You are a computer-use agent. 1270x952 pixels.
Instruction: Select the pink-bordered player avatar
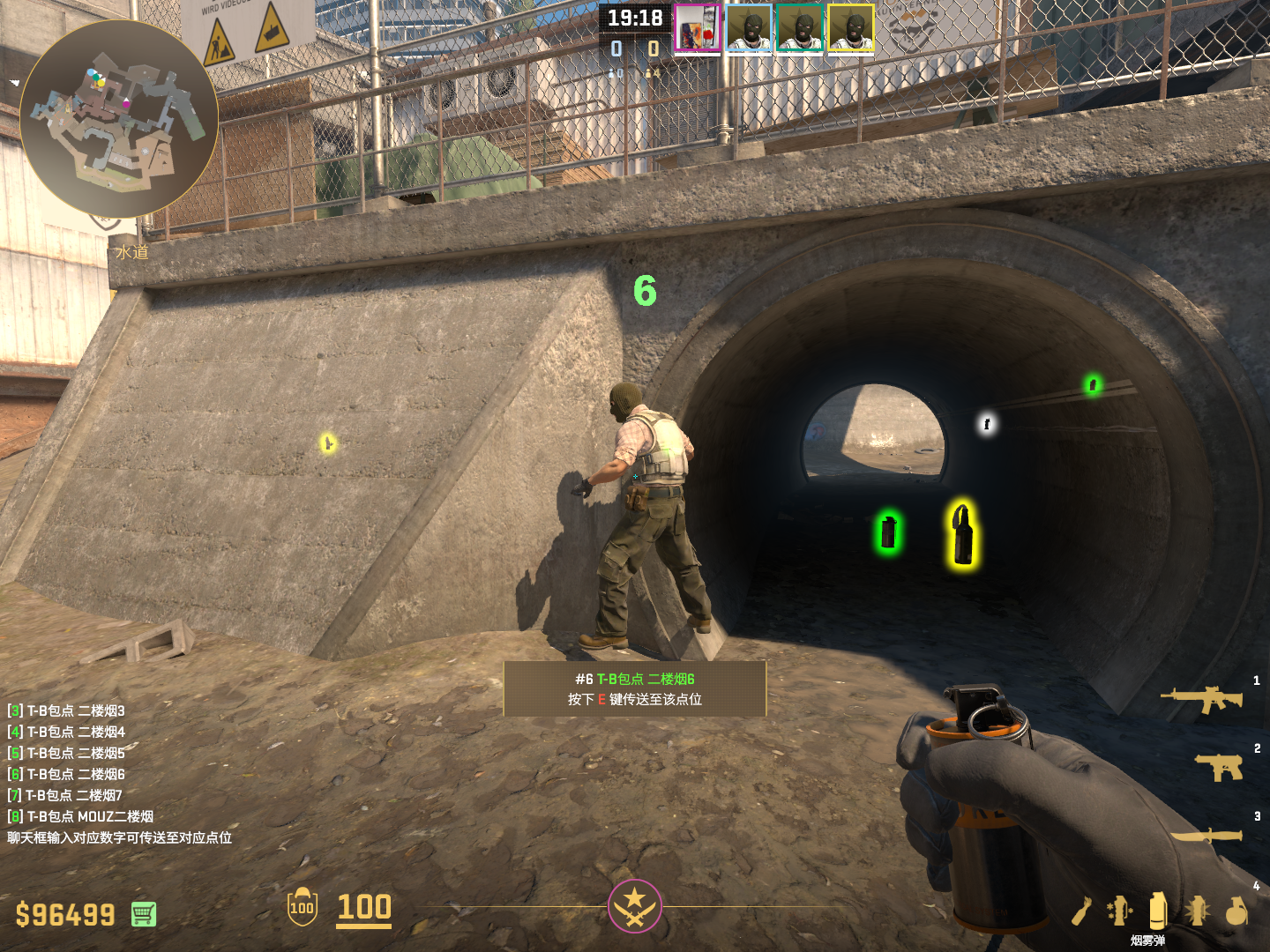click(697, 28)
